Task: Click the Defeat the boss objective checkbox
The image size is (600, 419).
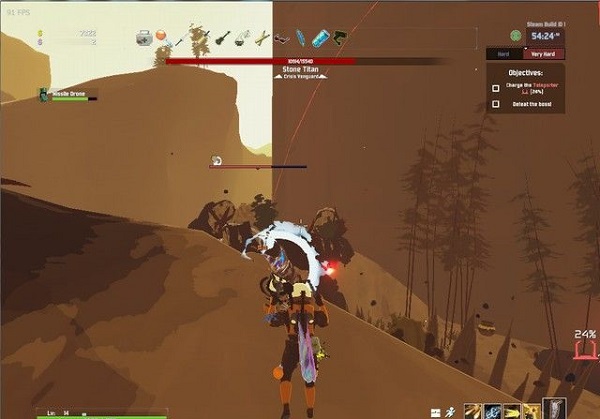Action: [496, 104]
